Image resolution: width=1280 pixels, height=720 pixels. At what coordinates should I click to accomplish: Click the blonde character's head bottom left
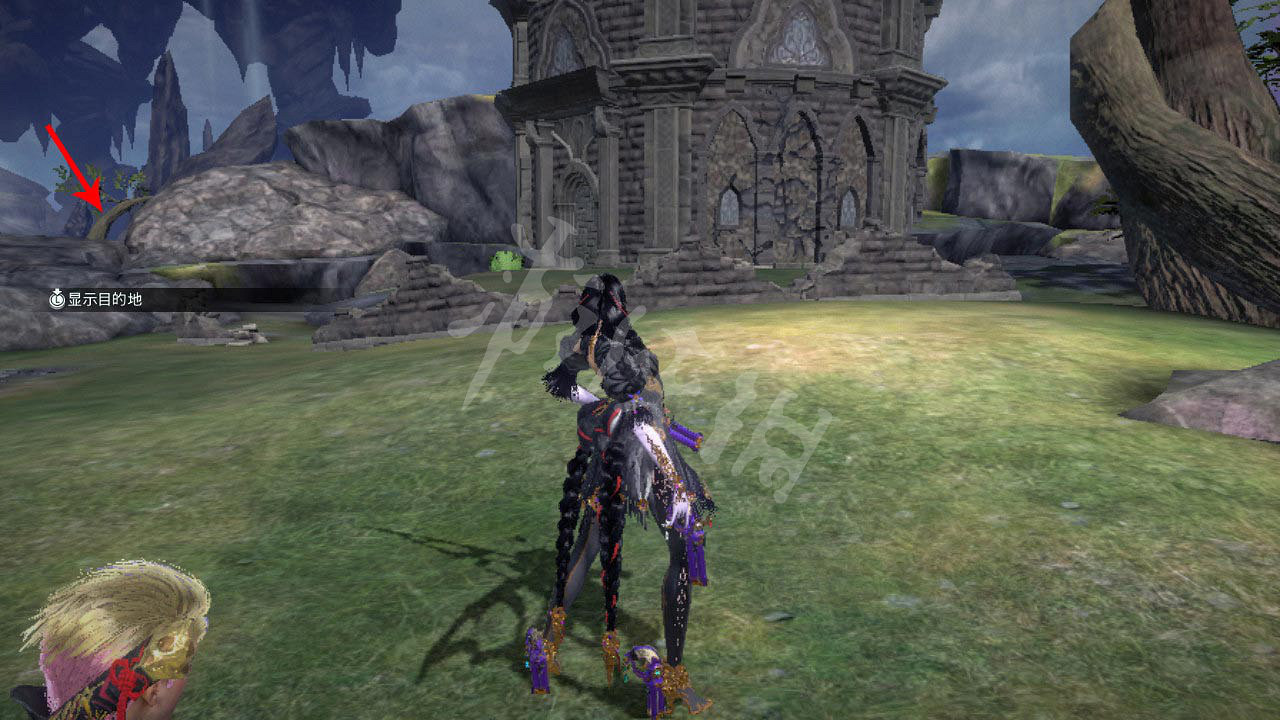110,640
